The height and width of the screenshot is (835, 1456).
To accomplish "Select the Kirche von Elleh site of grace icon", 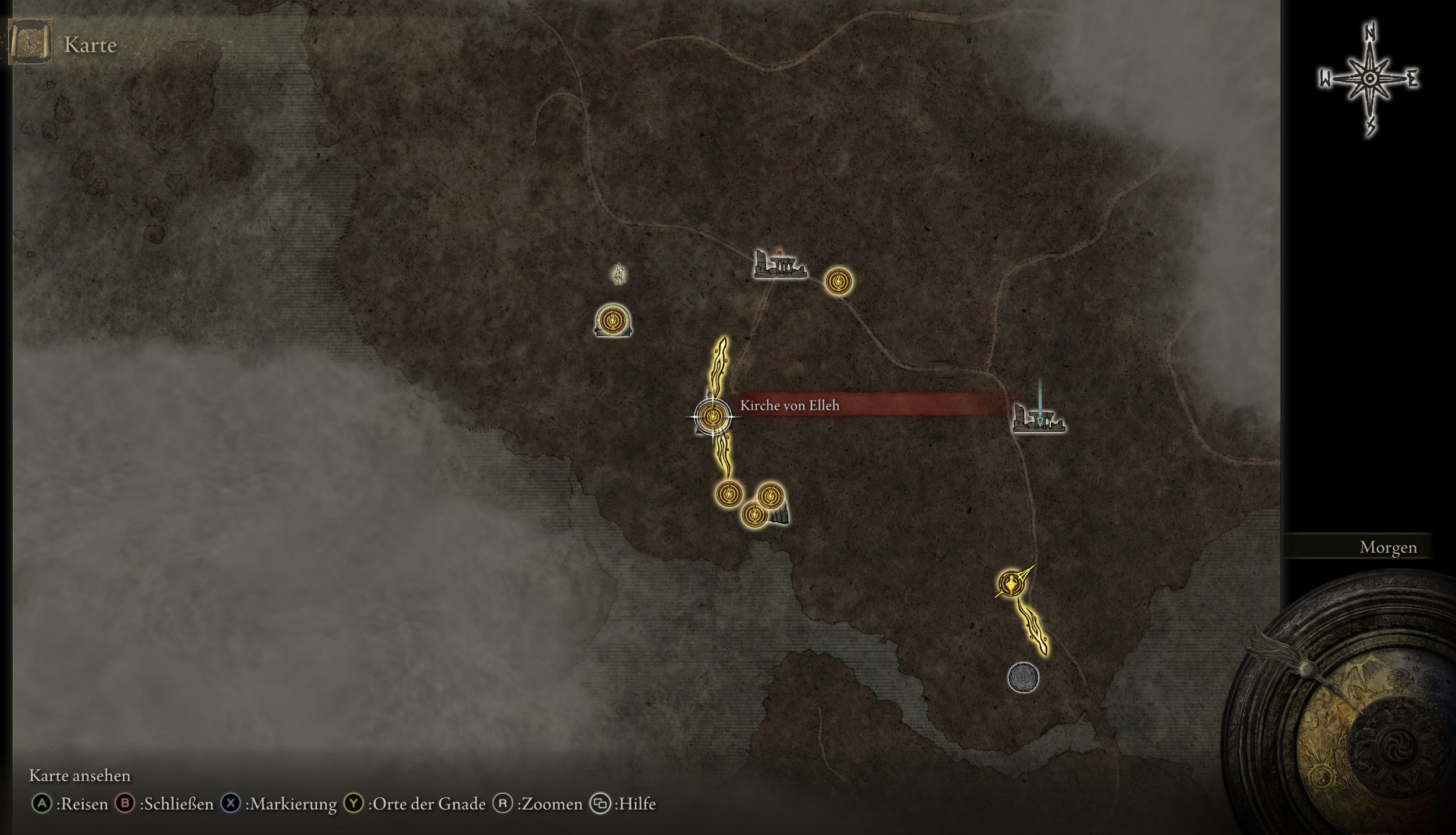I will click(x=714, y=416).
